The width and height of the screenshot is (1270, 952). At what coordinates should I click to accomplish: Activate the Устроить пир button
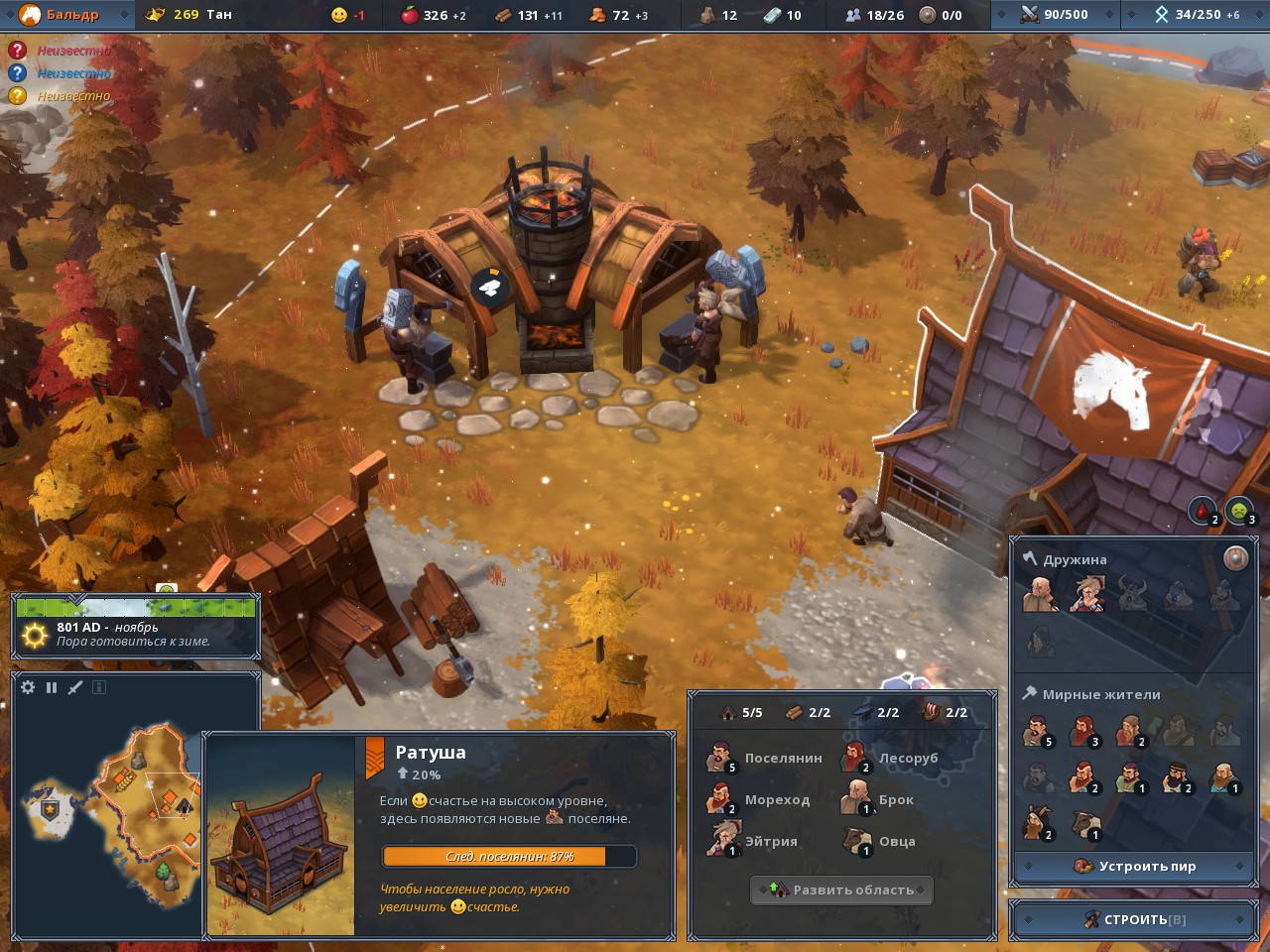(x=1135, y=866)
